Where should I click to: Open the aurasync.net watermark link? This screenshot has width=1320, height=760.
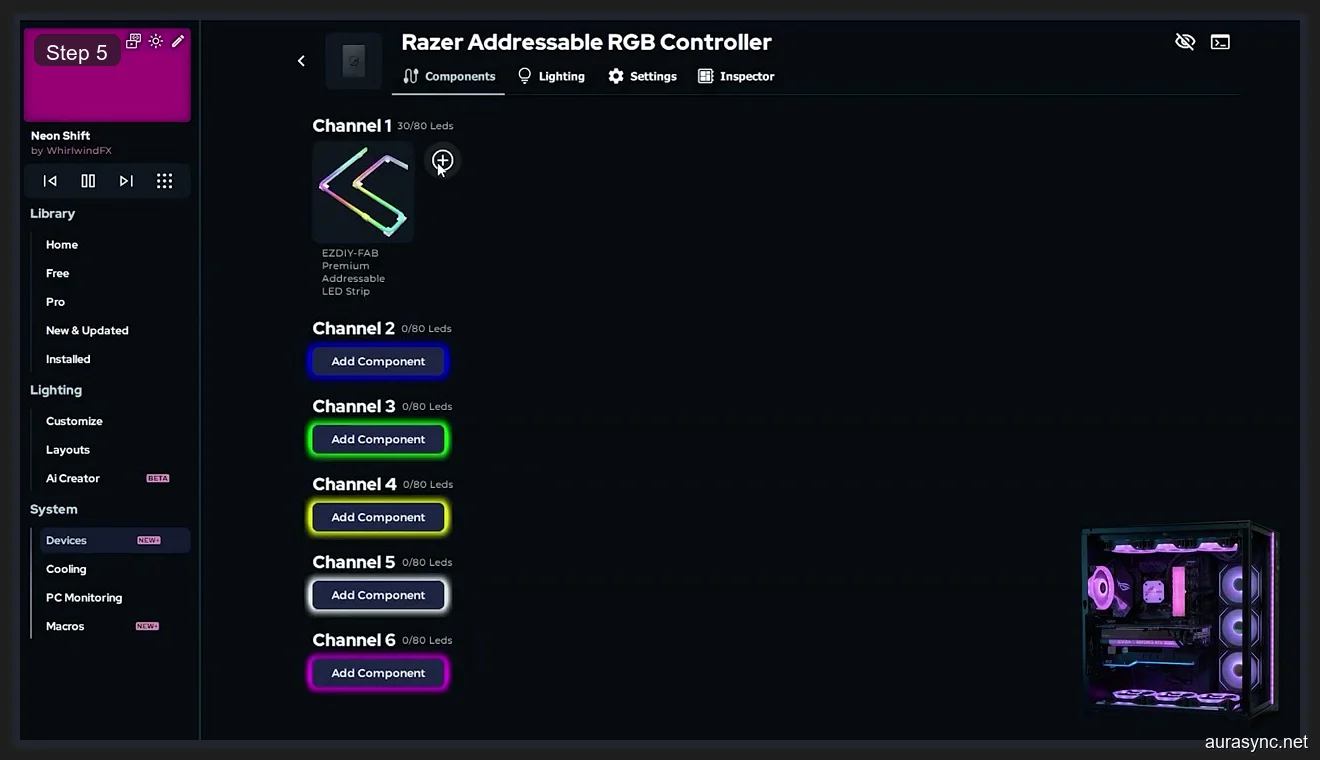[1254, 744]
